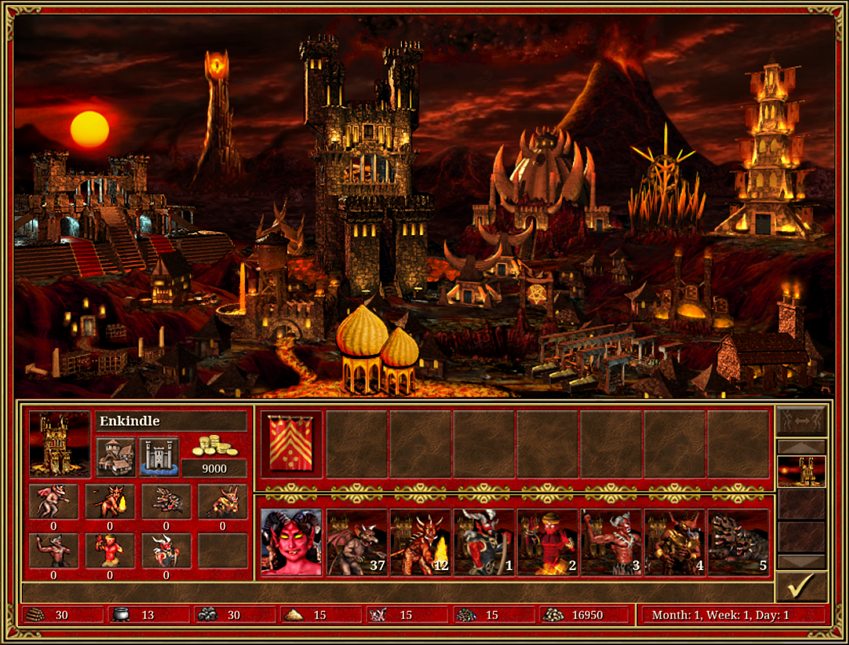
Task: Pick the multi-headed hound stack of 5
Action: (x=739, y=542)
